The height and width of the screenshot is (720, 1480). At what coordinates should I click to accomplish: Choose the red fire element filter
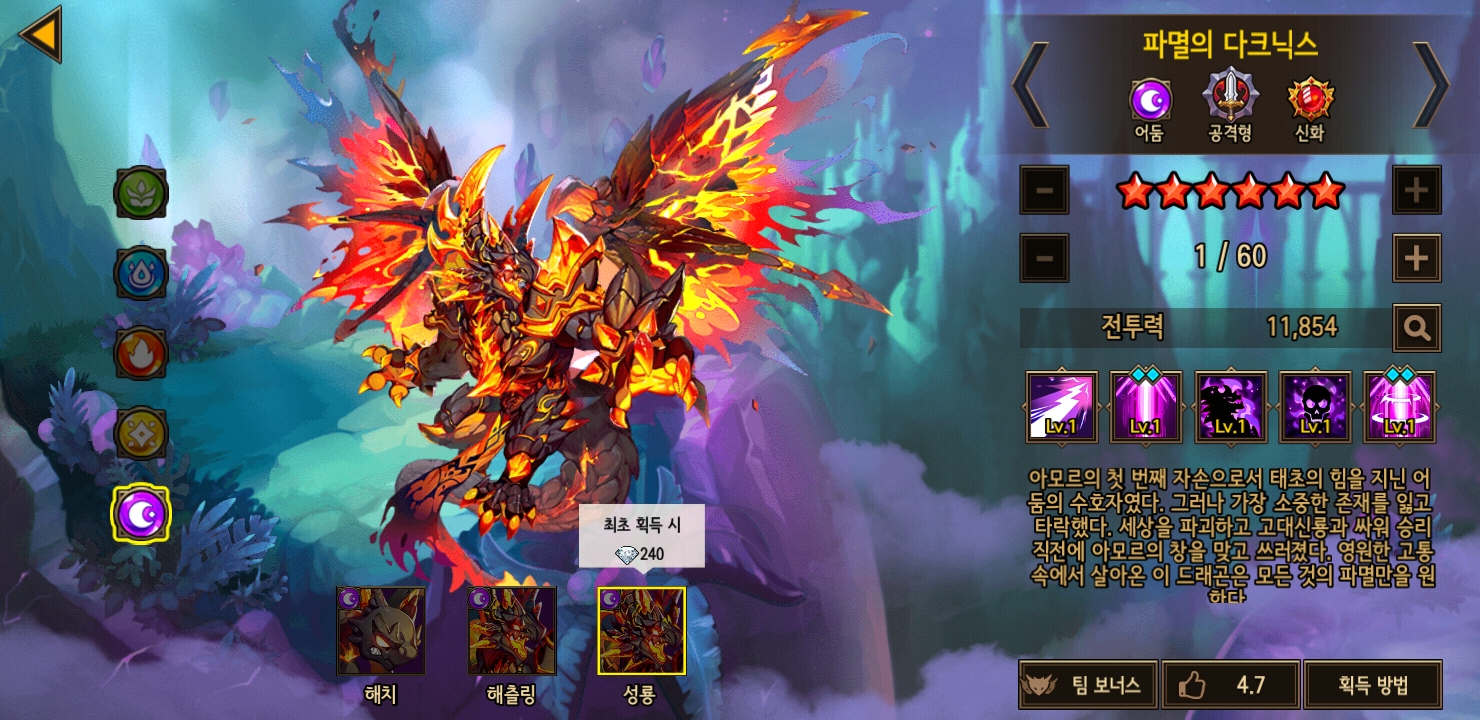[141, 353]
